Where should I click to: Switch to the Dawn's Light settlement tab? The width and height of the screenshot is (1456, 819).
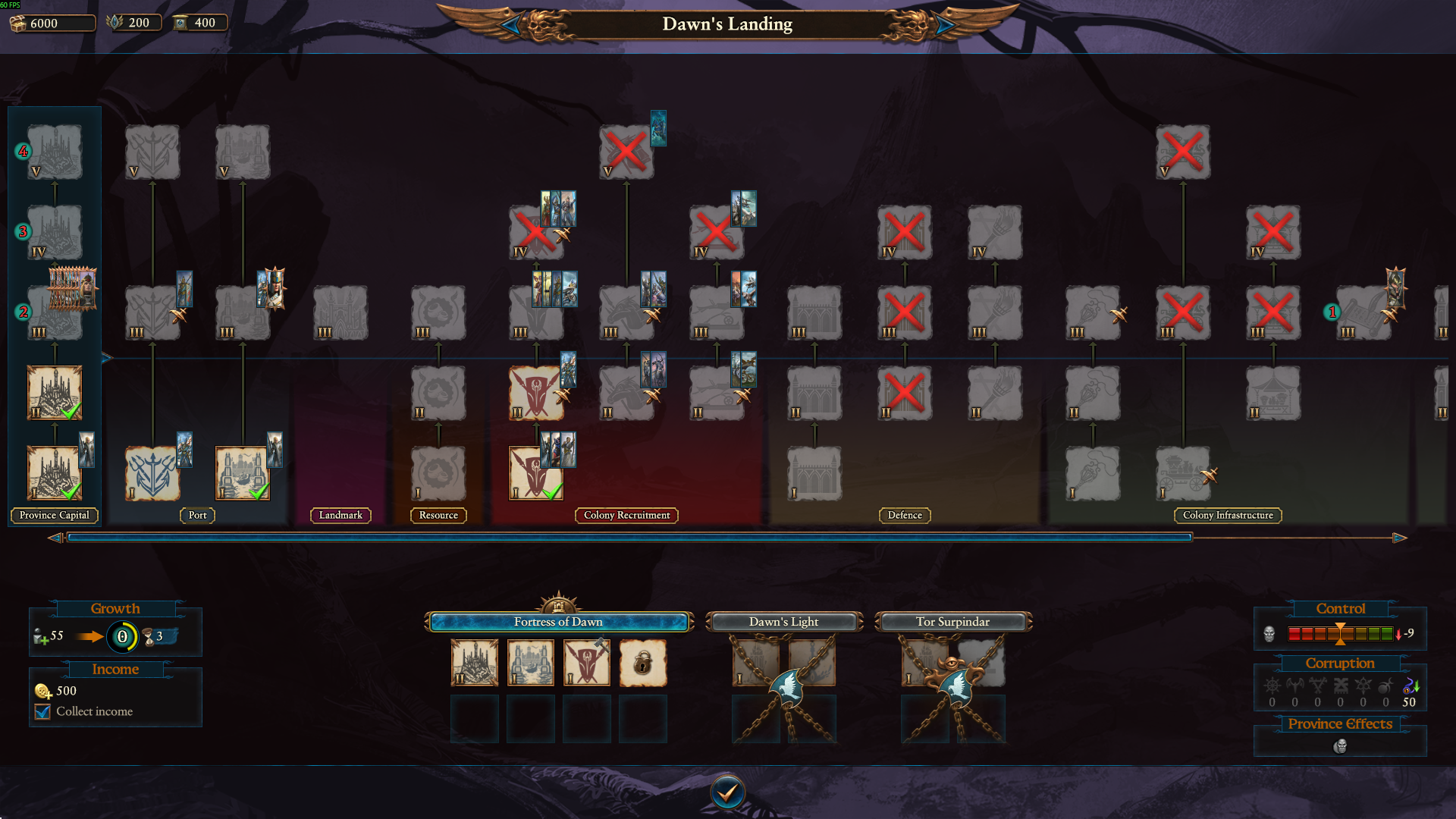click(x=784, y=622)
